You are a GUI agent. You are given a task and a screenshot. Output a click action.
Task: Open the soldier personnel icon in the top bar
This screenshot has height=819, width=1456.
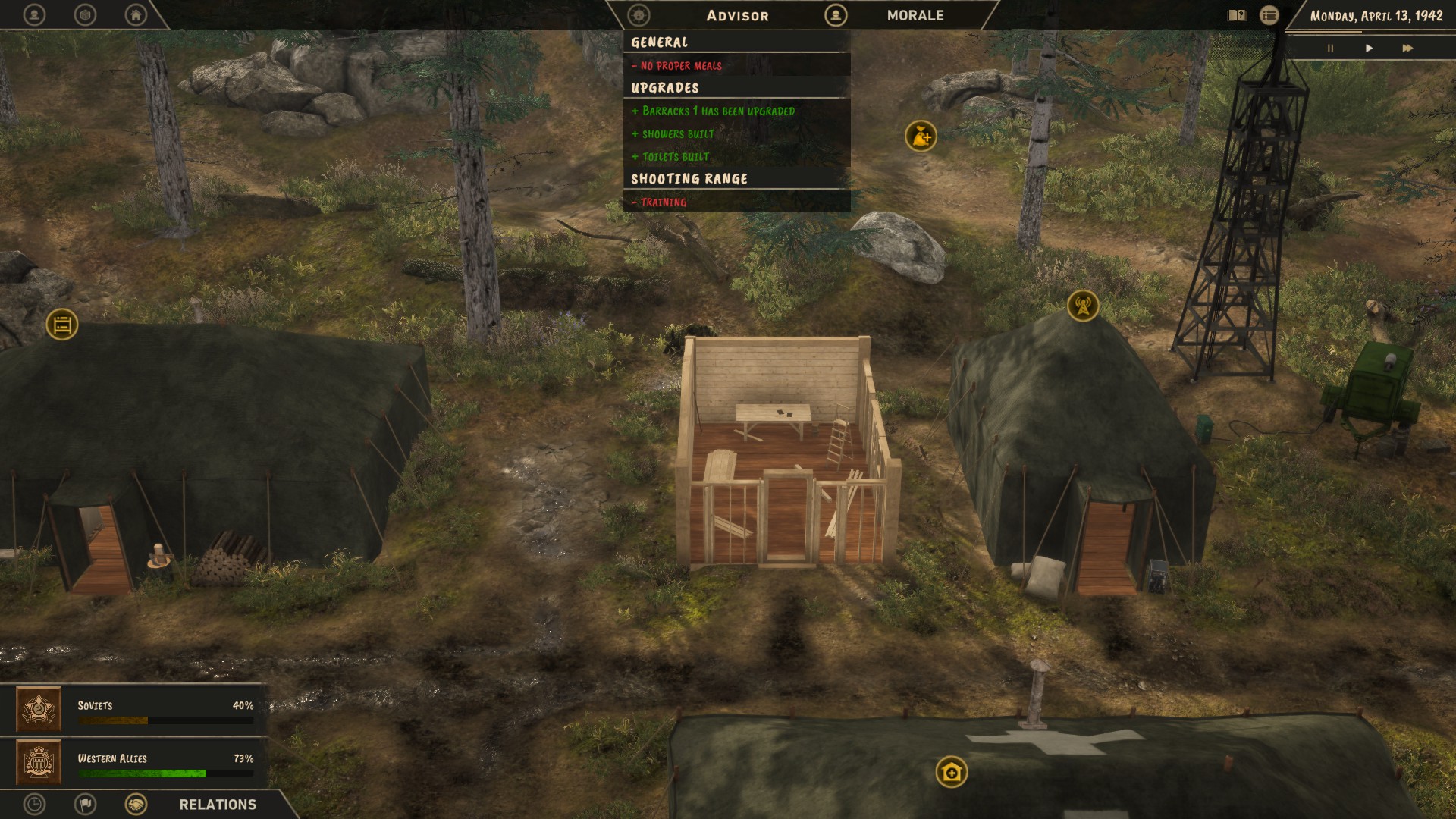point(34,14)
